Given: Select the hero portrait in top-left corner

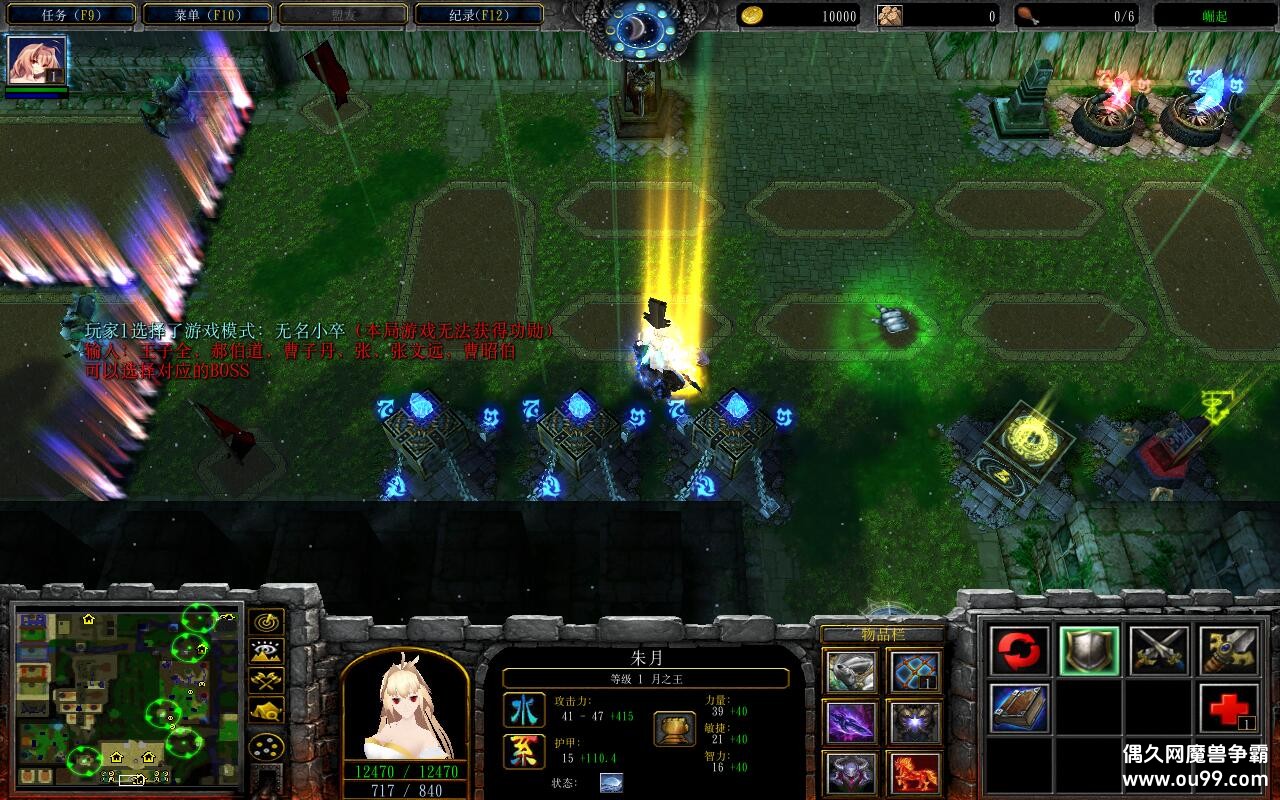Looking at the screenshot, I should coord(37,60).
